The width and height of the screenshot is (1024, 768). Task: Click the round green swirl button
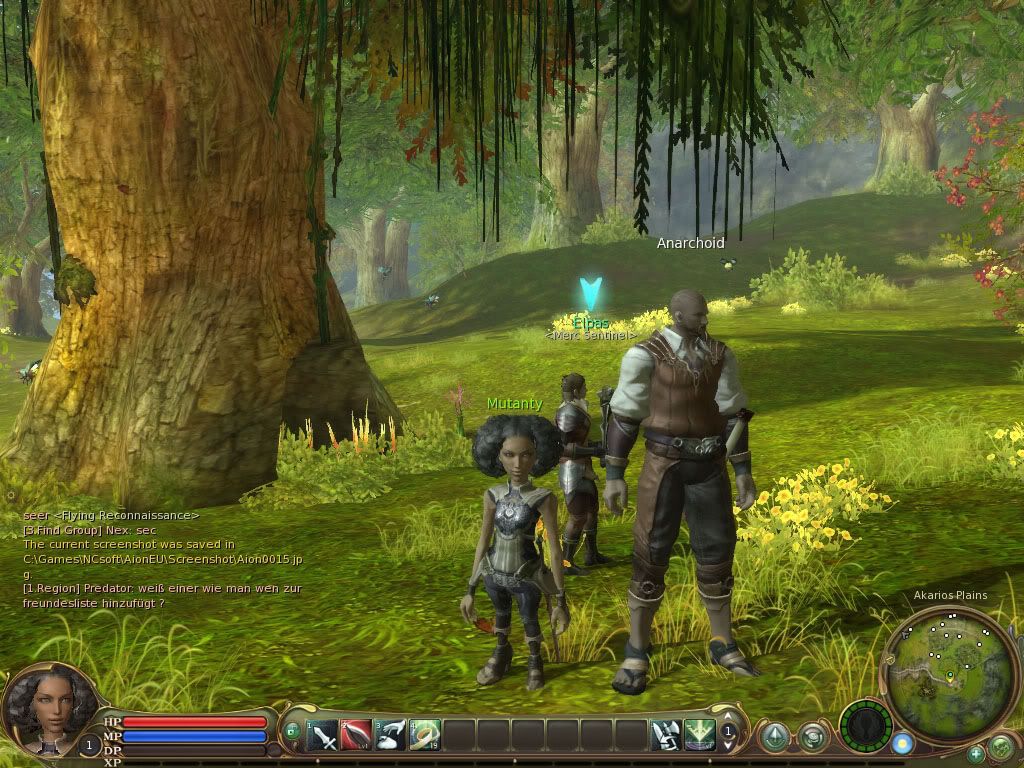click(x=812, y=738)
